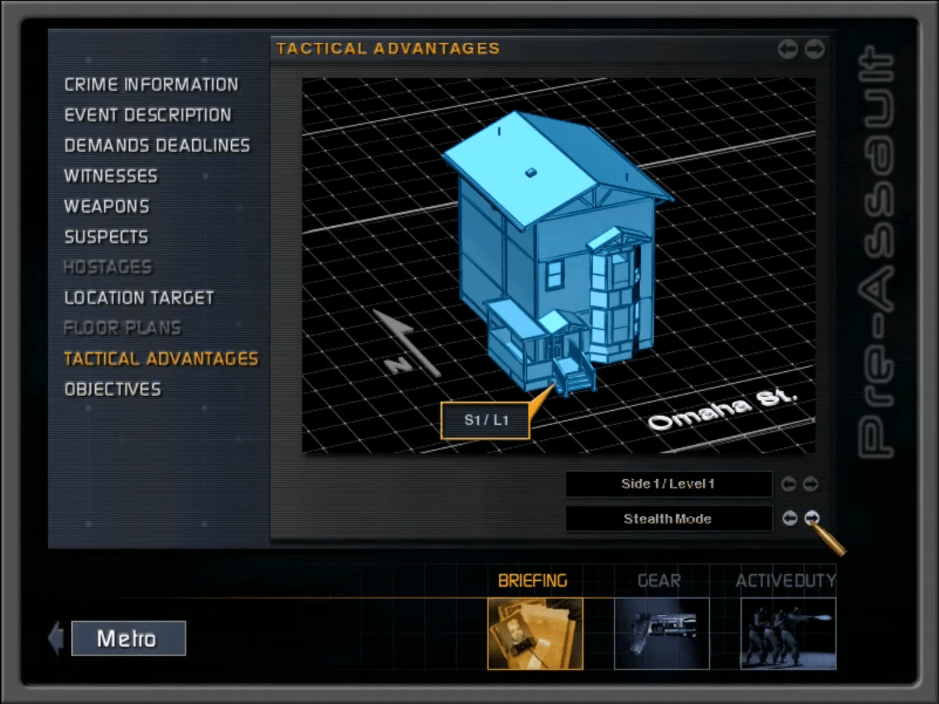The width and height of the screenshot is (939, 704).
Task: Open Crime Information briefing entry
Action: 151,85
